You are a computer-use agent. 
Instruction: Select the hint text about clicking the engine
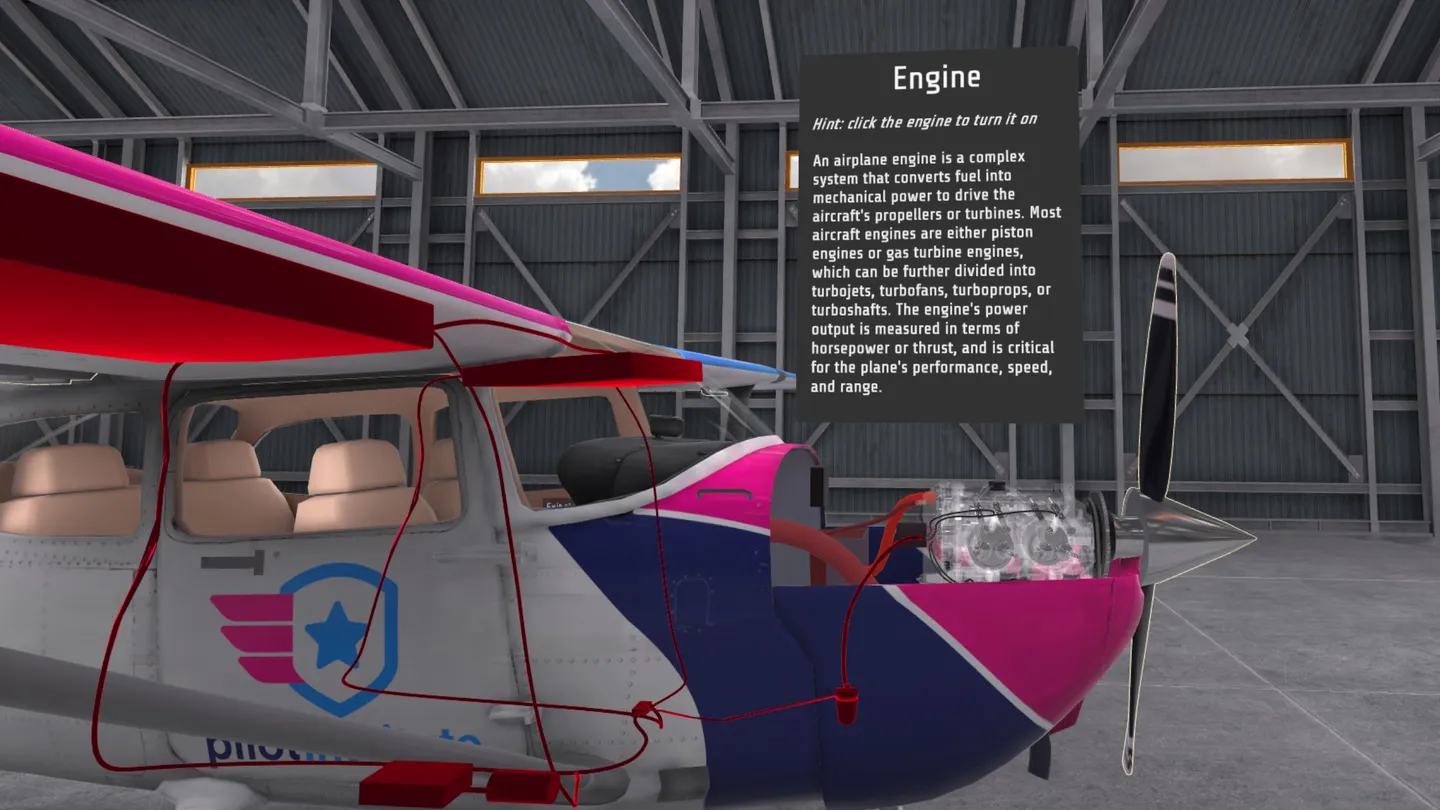[x=925, y=119]
